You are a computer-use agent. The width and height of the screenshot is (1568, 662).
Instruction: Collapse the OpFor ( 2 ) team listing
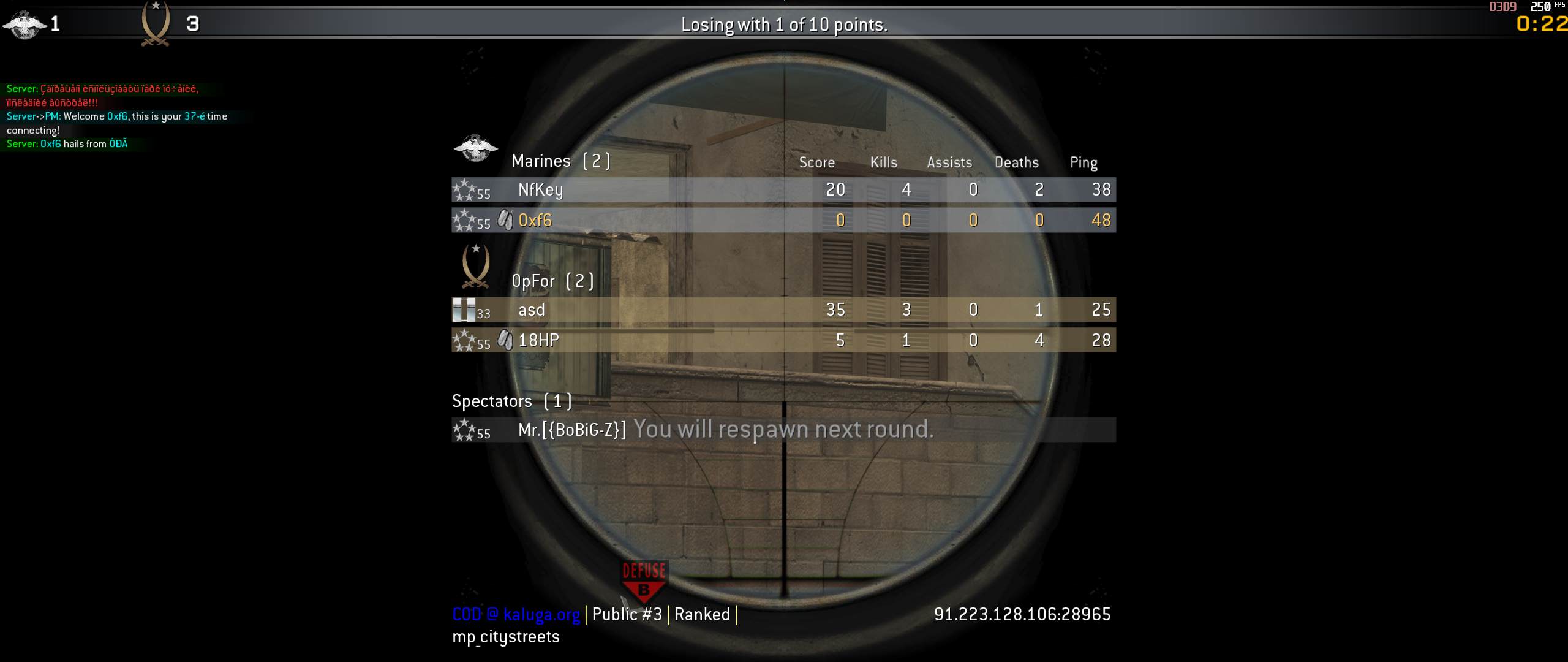click(x=552, y=281)
